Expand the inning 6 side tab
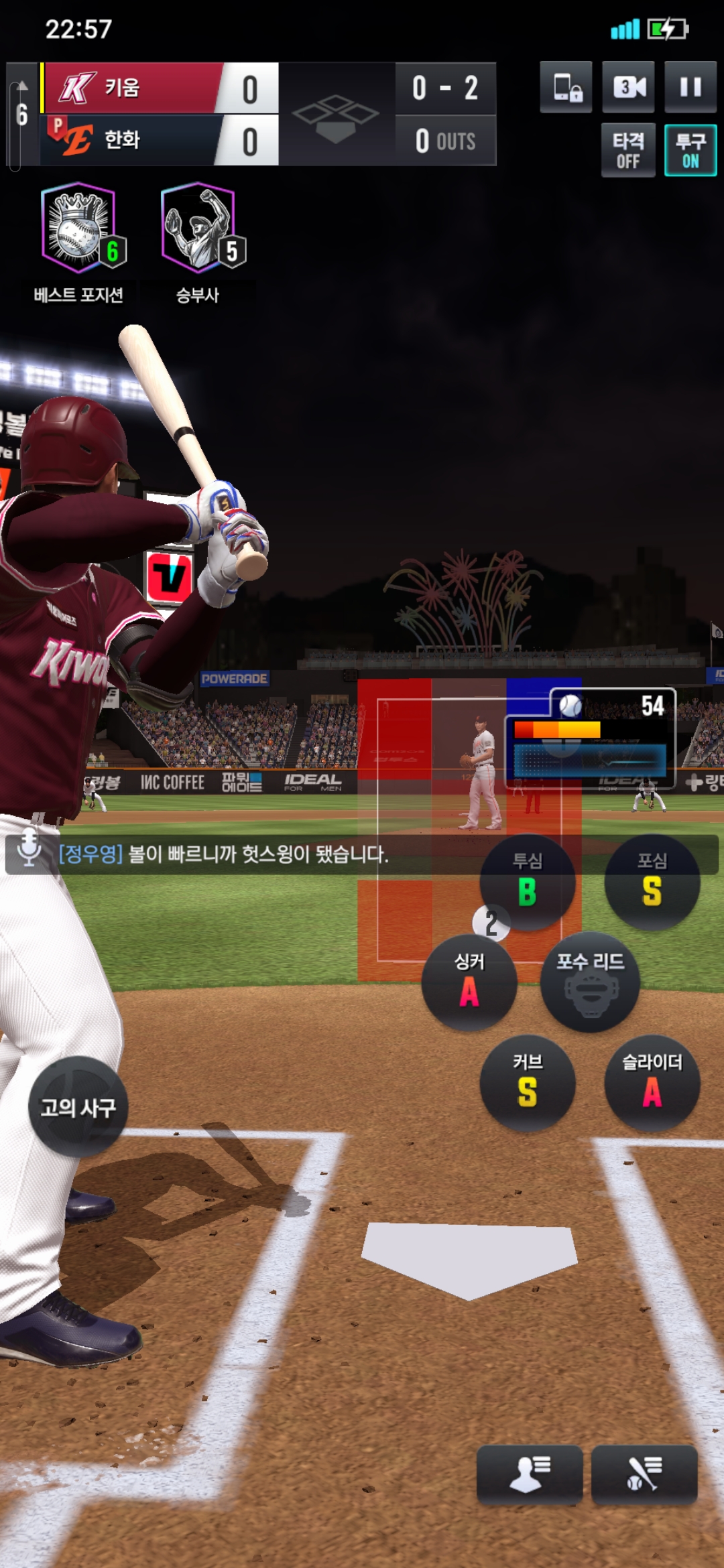The width and height of the screenshot is (724, 1568). (19, 115)
